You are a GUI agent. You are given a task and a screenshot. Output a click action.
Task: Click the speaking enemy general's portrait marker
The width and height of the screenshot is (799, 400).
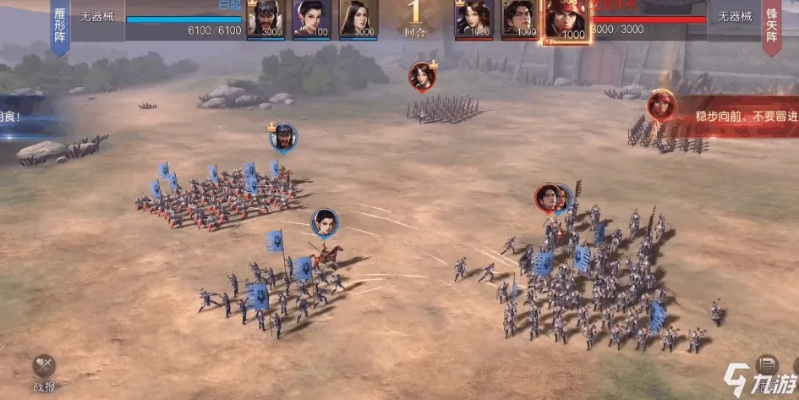coord(660,103)
